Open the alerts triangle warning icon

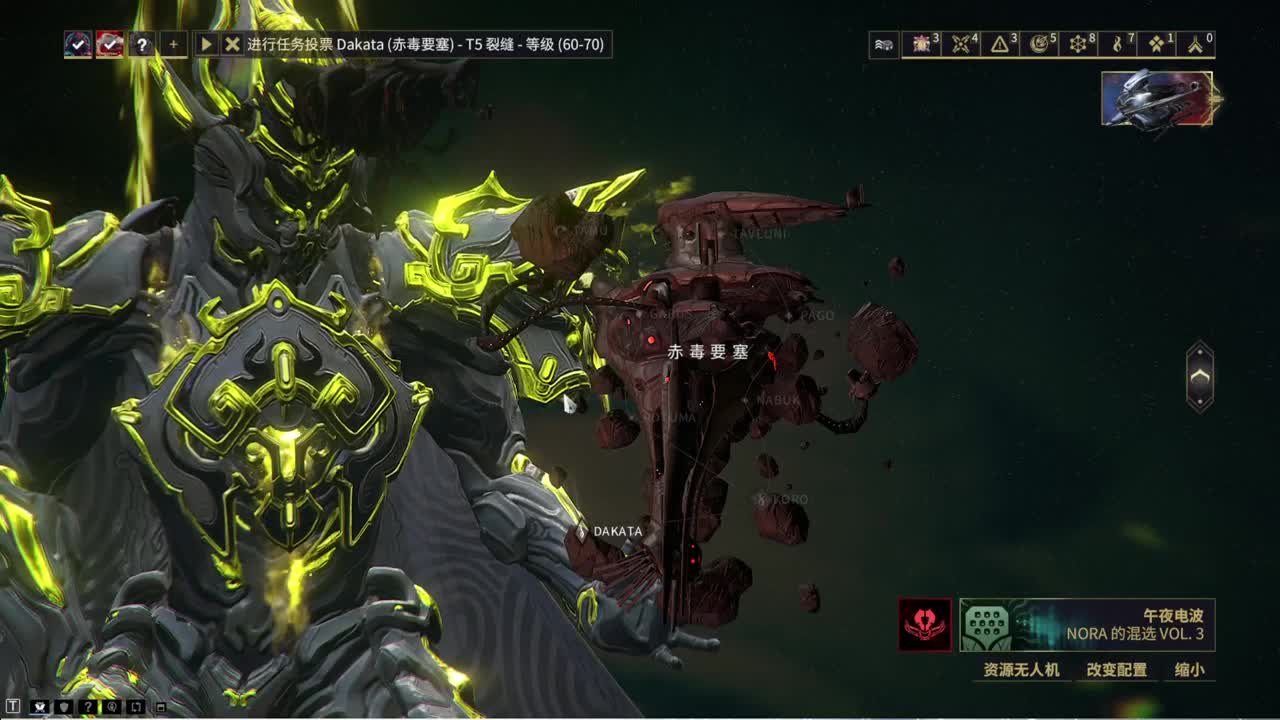click(x=1000, y=44)
